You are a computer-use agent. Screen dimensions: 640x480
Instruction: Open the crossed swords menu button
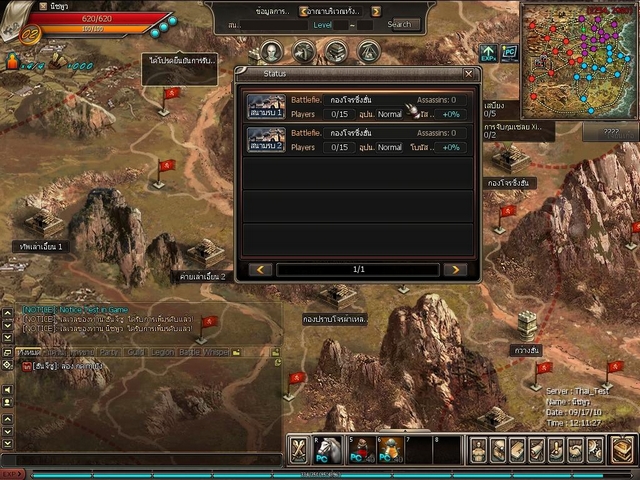click(x=299, y=450)
